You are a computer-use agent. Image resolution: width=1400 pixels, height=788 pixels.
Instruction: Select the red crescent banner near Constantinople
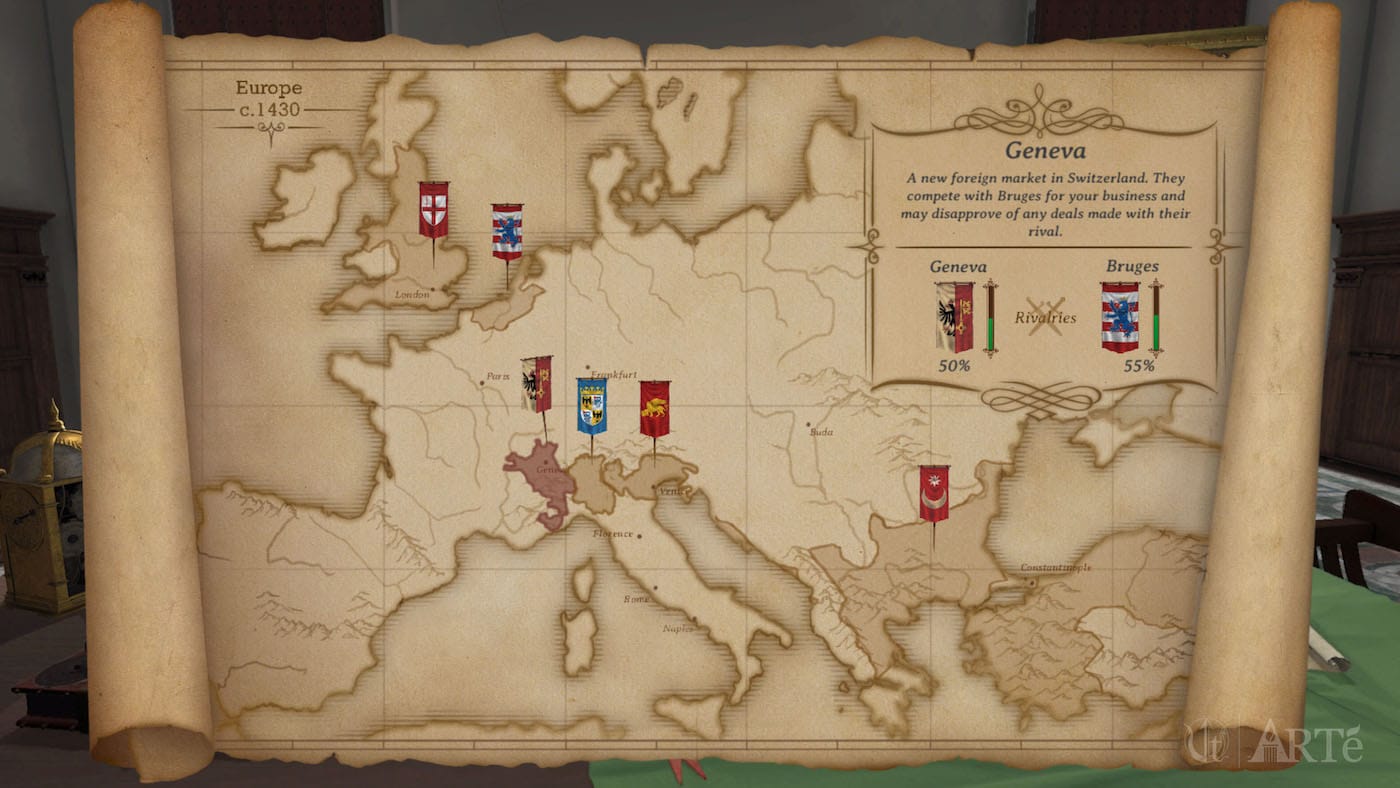click(934, 493)
